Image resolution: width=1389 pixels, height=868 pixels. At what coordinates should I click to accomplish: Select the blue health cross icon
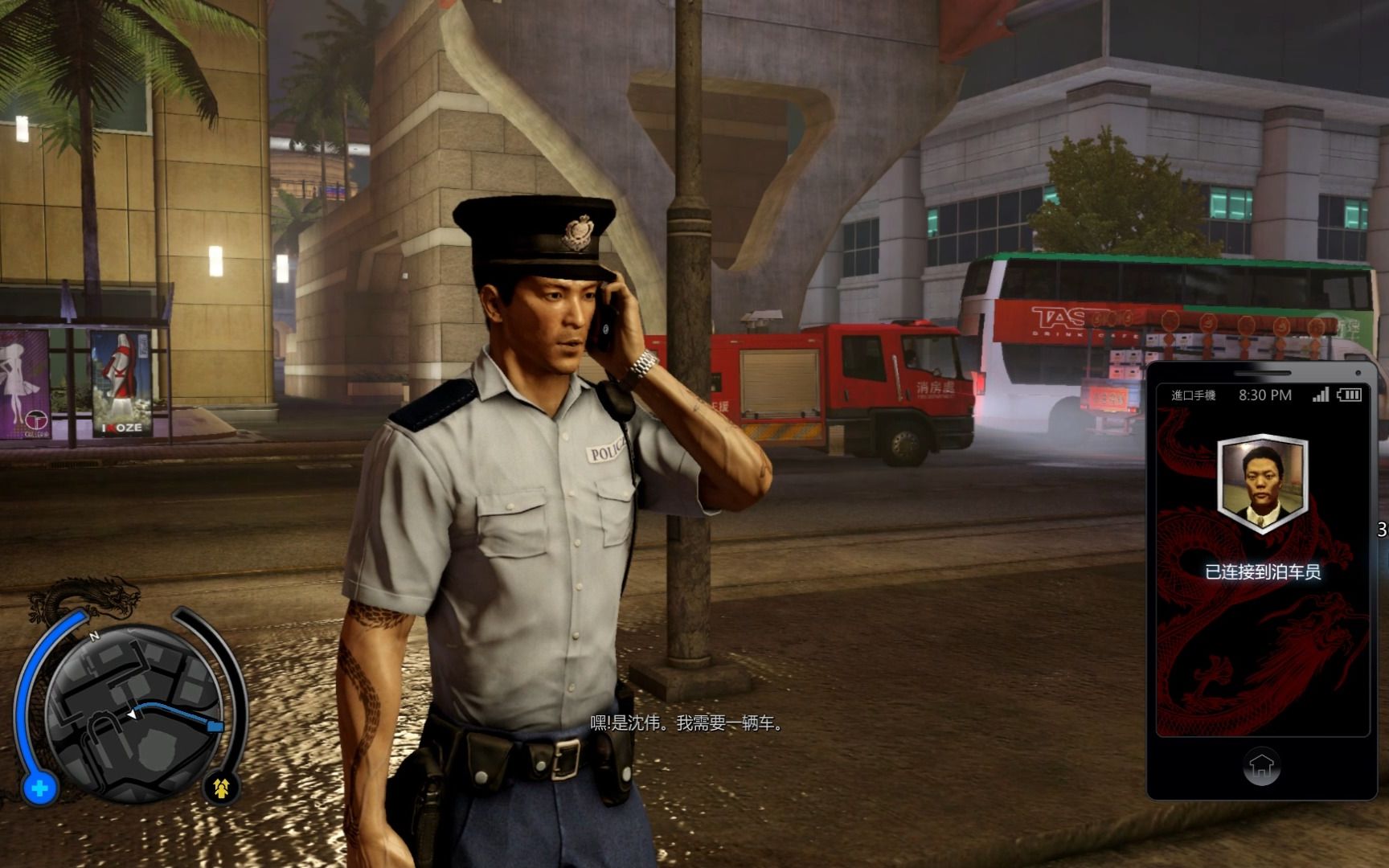39,788
